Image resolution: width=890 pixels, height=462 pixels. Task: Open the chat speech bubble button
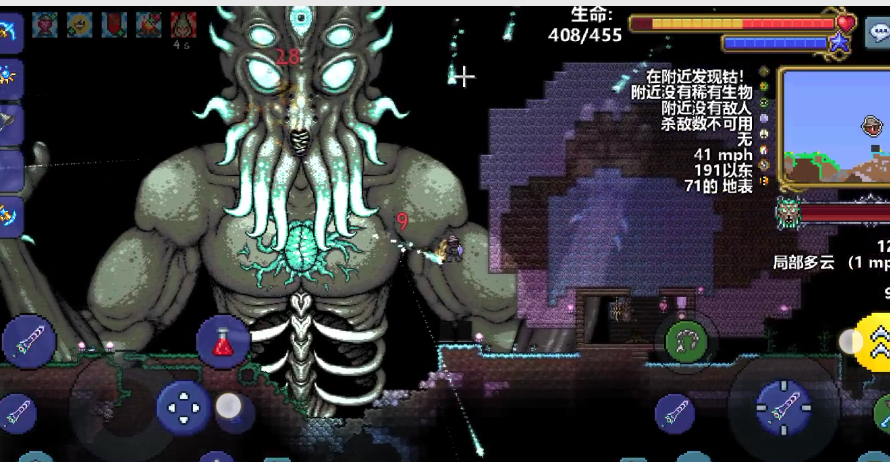coord(878,32)
